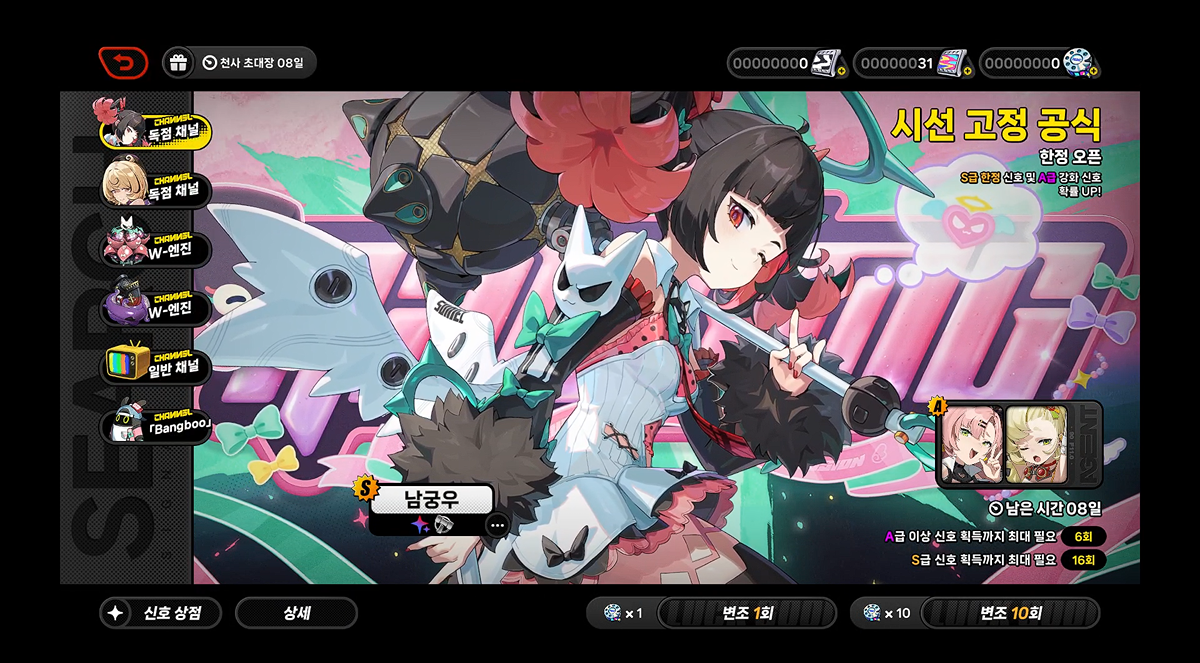1200x663 pixels.
Task: Show details with the 상세 button
Action: coord(296,613)
